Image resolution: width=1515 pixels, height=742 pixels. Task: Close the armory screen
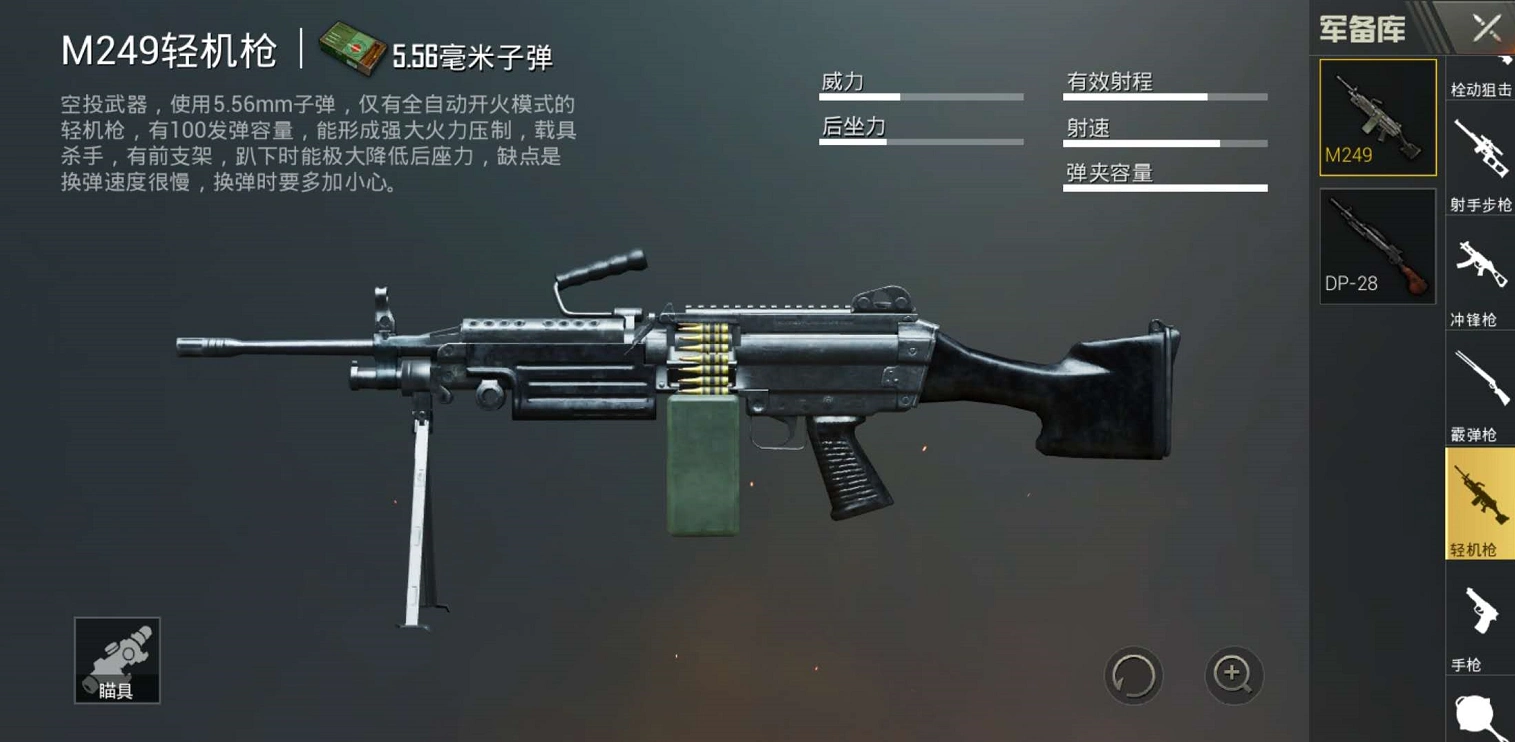coord(1487,27)
